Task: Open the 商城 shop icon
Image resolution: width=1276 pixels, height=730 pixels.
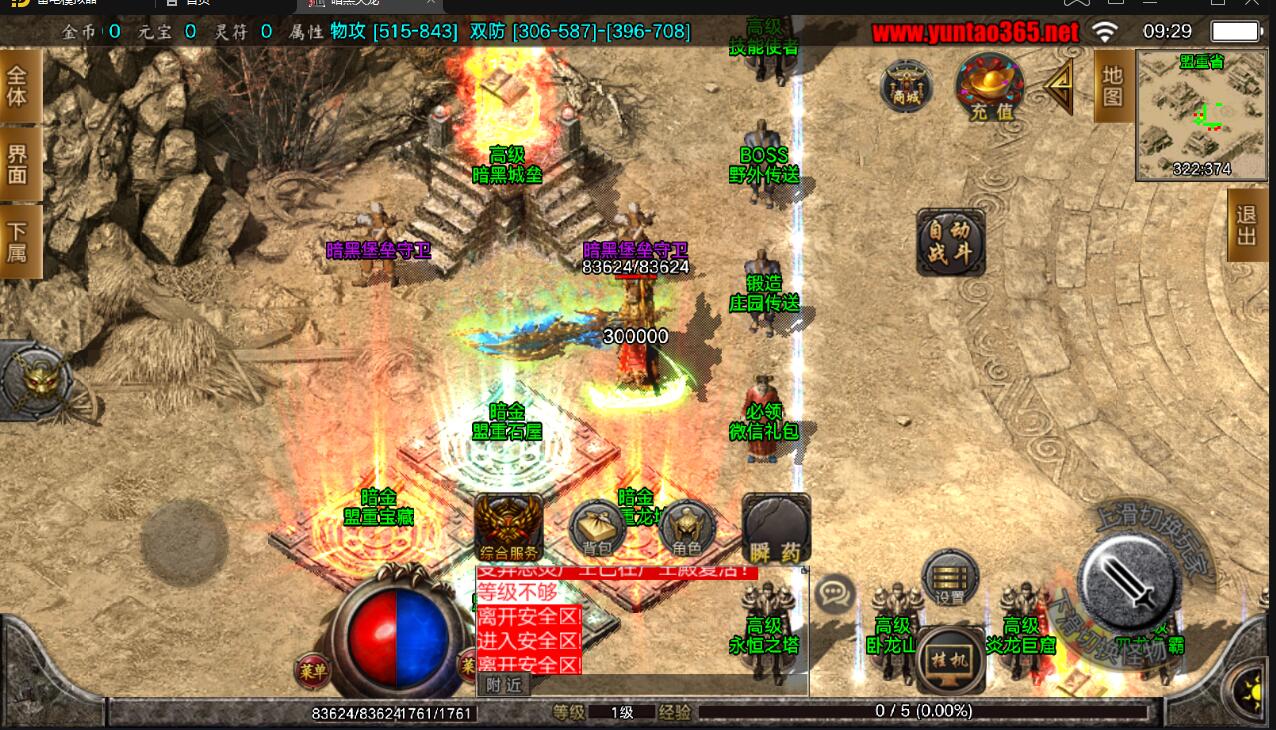Action: (906, 87)
